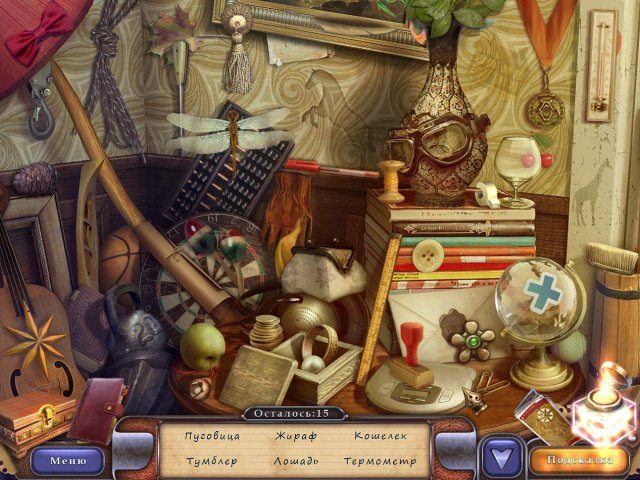The height and width of the screenshot is (480, 640).
Task: Click the blue down-arrow list button
Action: click(x=501, y=459)
